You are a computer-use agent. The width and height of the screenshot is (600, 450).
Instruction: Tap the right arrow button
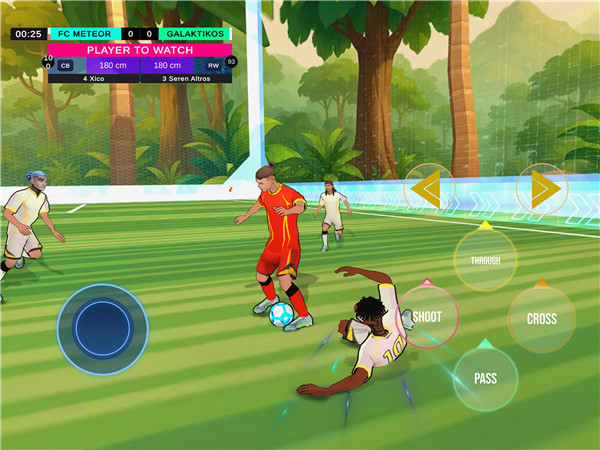542,188
